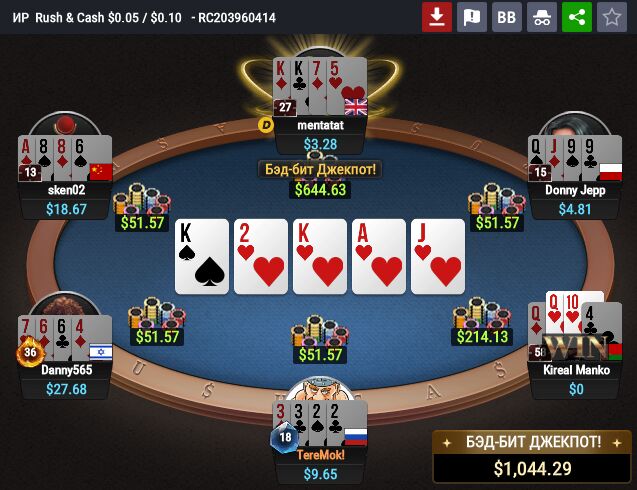Select player Kireal Manko's name plate
The height and width of the screenshot is (490, 637).
575,370
